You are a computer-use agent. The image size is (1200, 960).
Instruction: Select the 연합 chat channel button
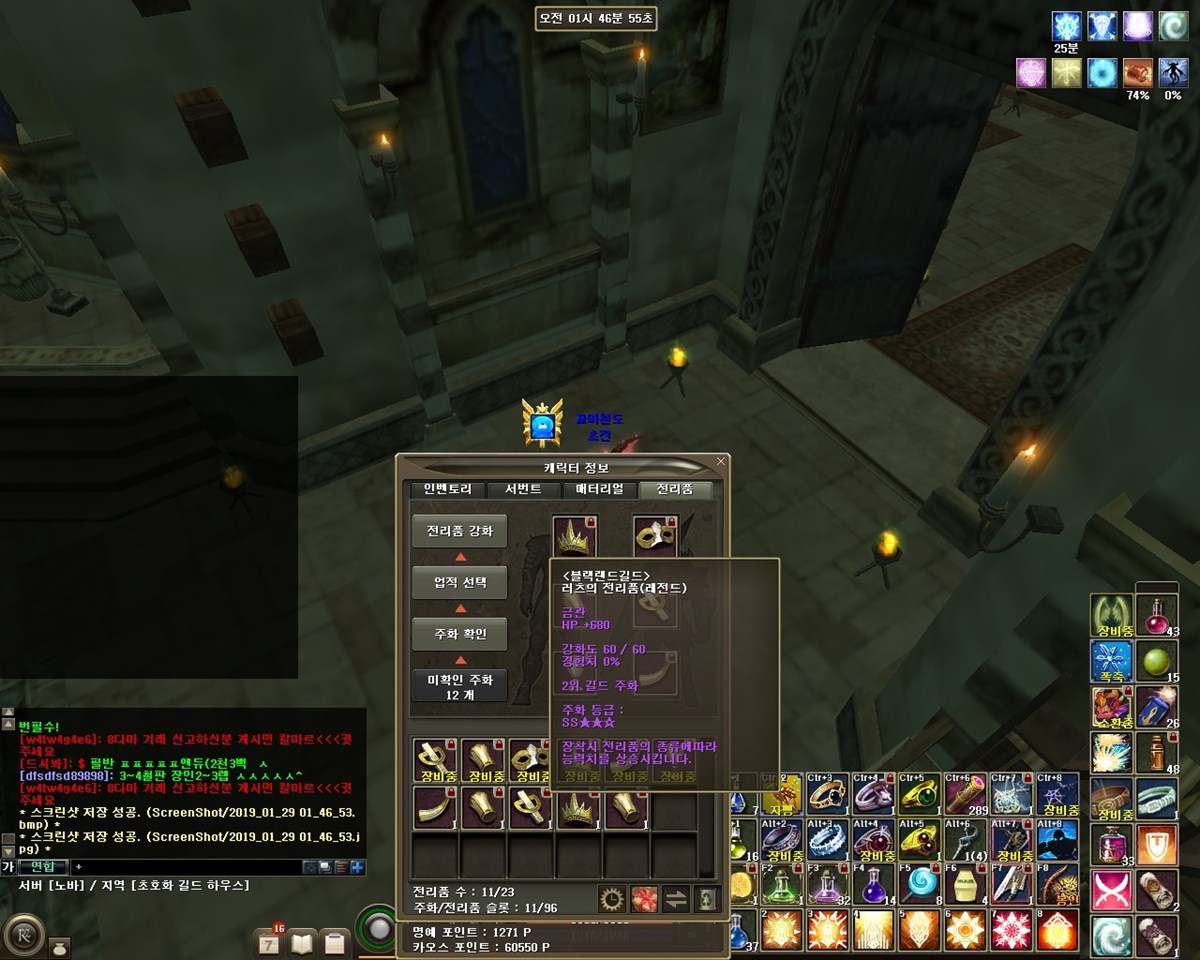tap(44, 867)
